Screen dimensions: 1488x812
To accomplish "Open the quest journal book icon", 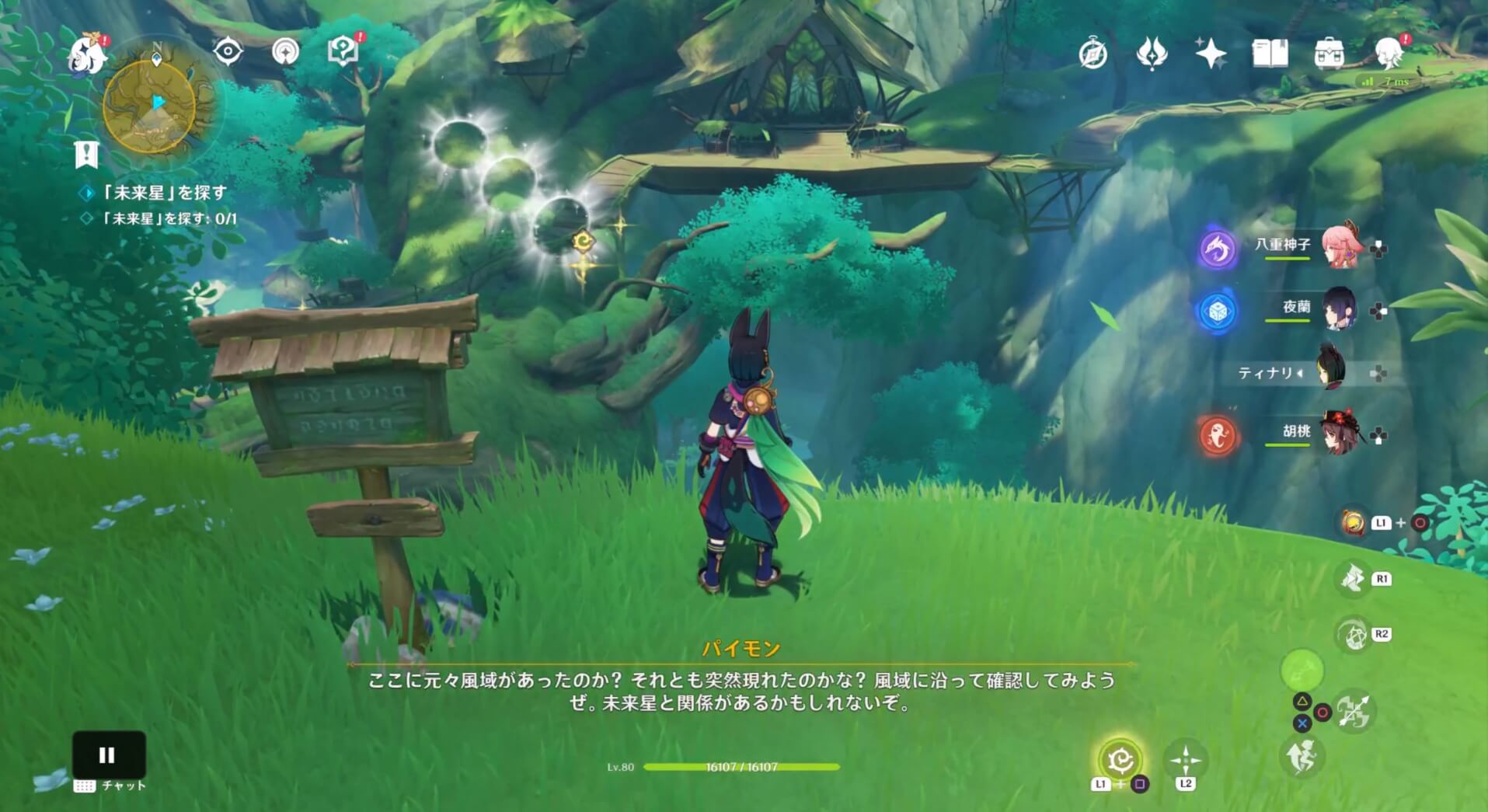I will [1270, 52].
